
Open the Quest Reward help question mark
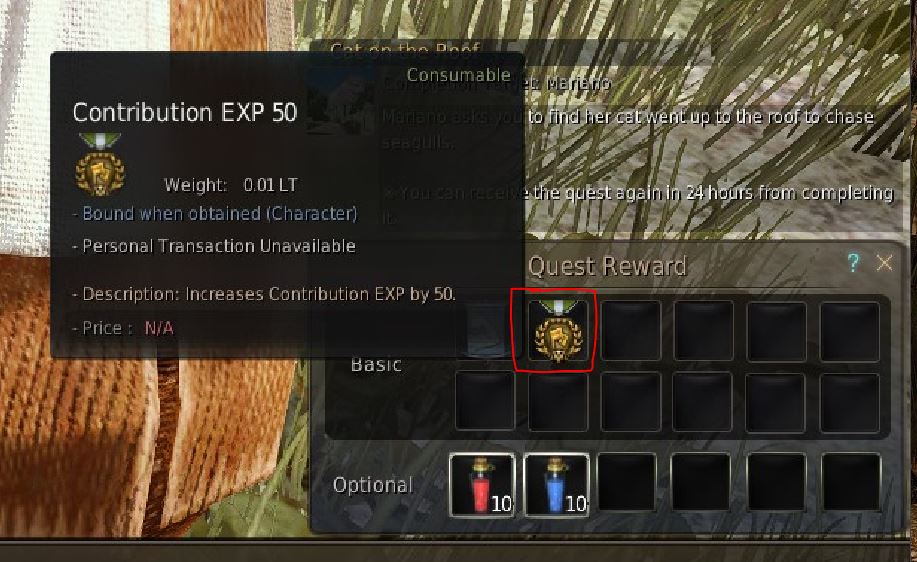click(x=853, y=263)
